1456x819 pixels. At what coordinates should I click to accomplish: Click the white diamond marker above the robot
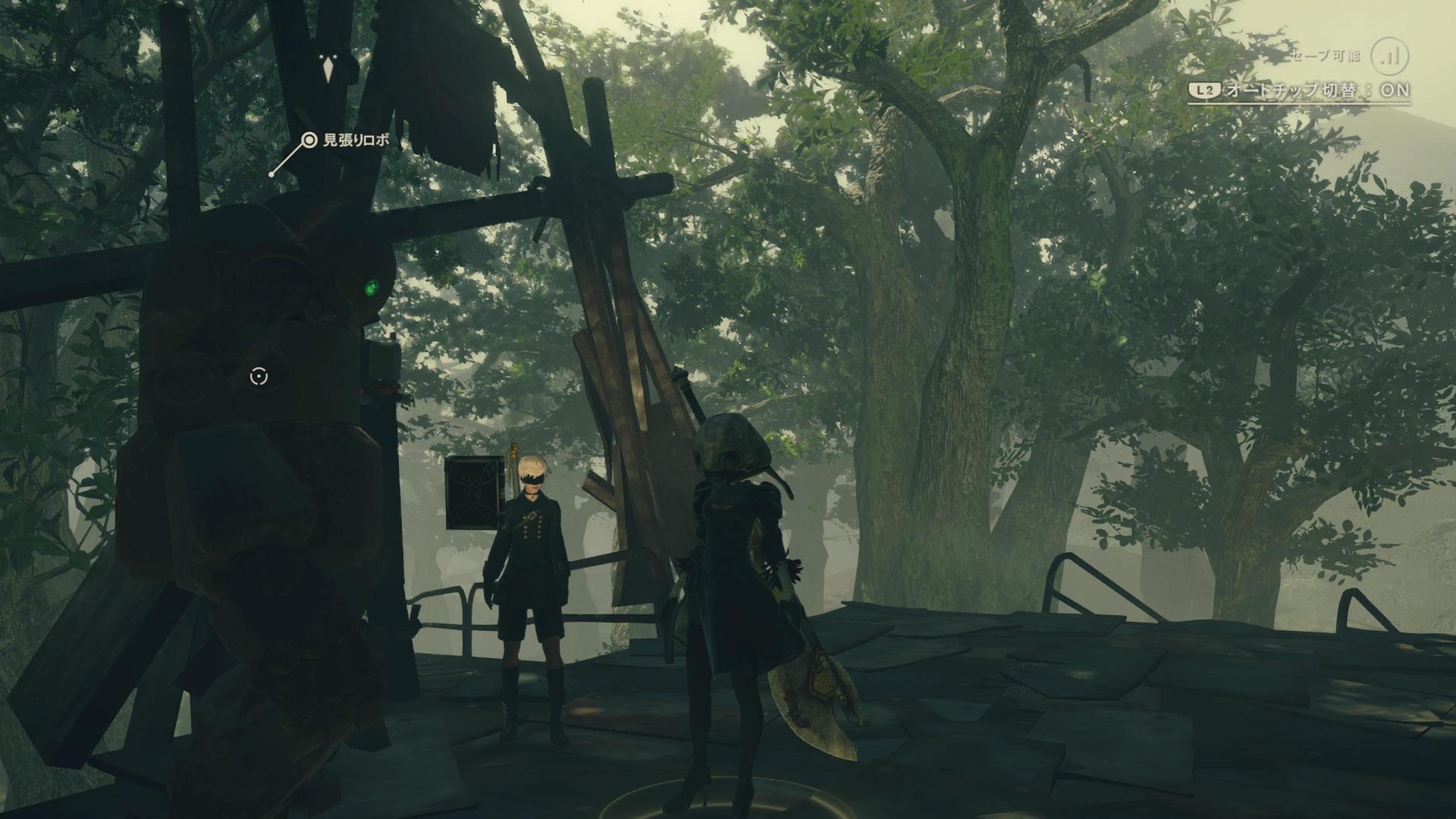(328, 70)
